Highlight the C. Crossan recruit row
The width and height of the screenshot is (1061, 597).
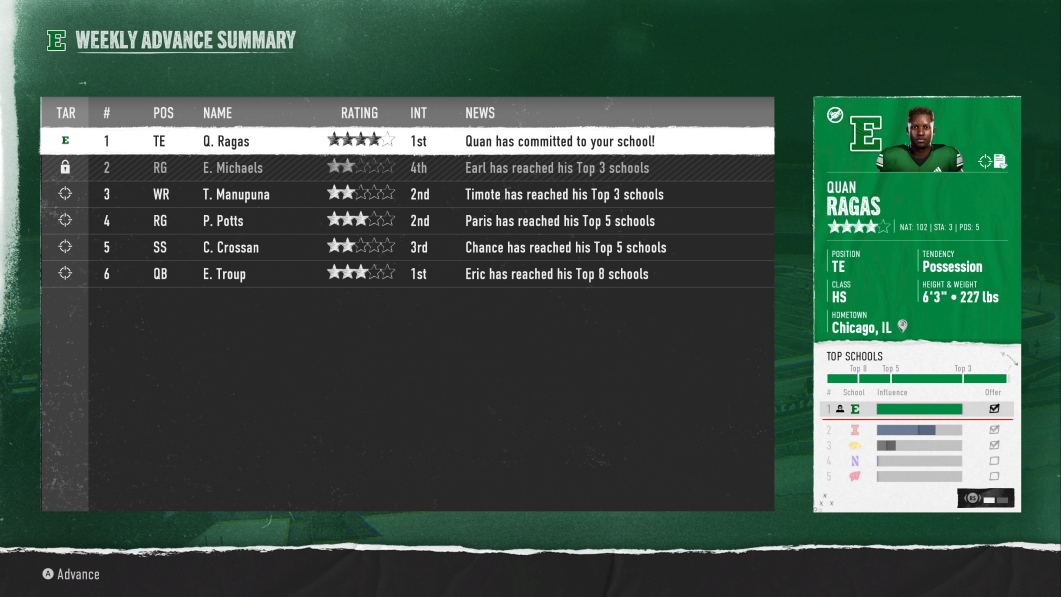(x=407, y=247)
